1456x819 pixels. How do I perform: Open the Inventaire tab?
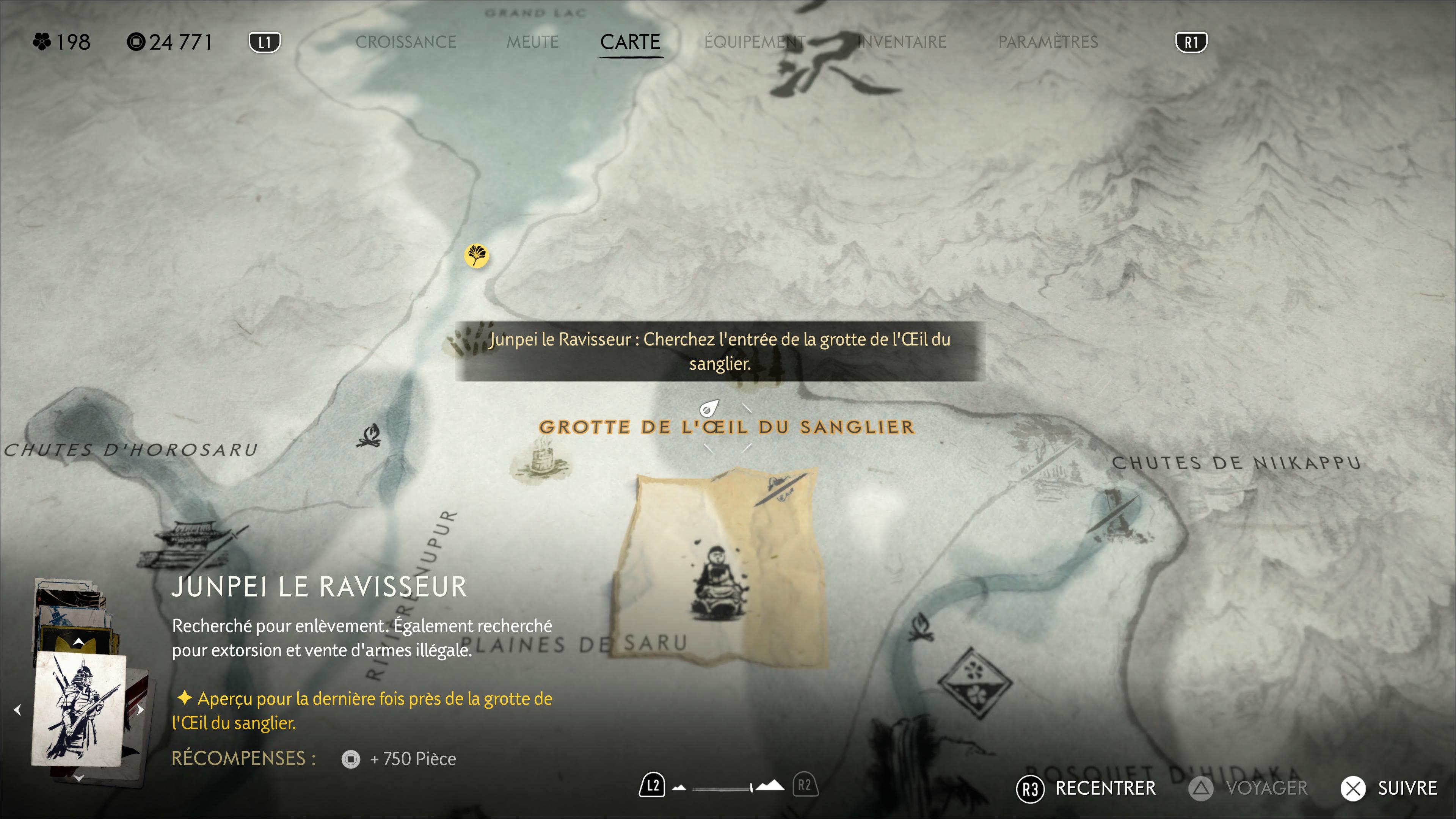(x=902, y=42)
